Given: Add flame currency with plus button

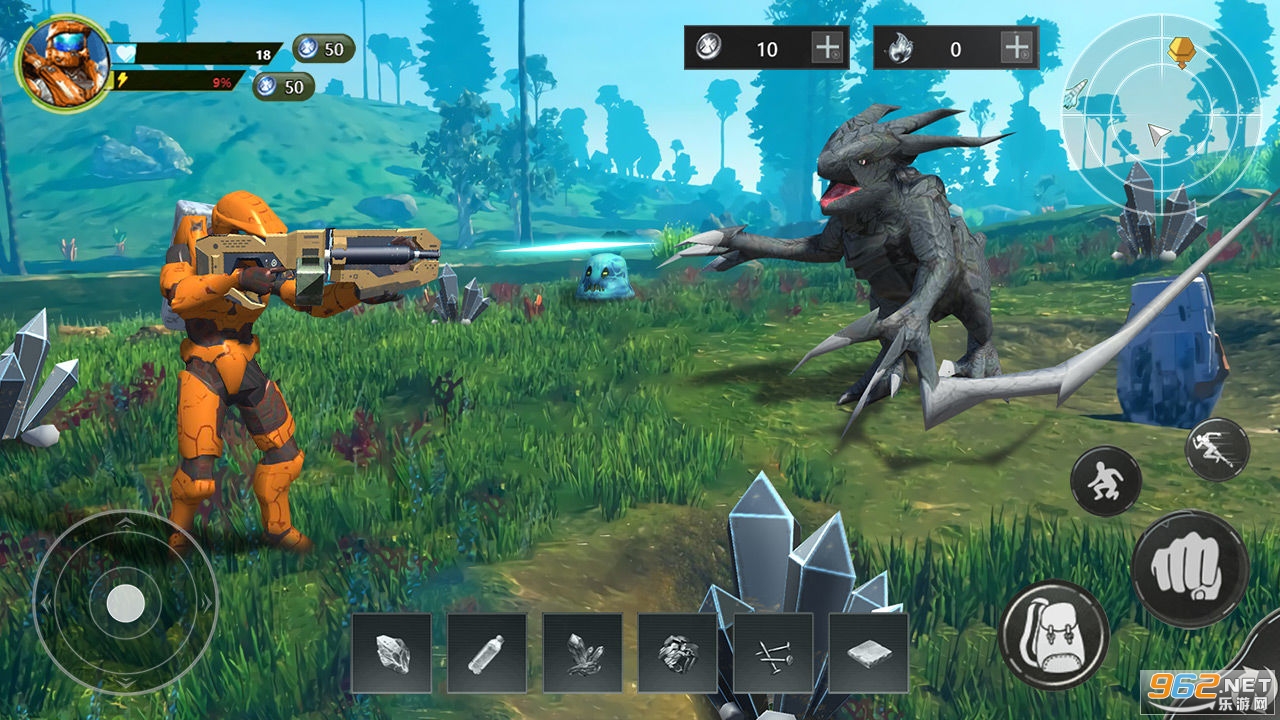Looking at the screenshot, I should click(x=1016, y=48).
